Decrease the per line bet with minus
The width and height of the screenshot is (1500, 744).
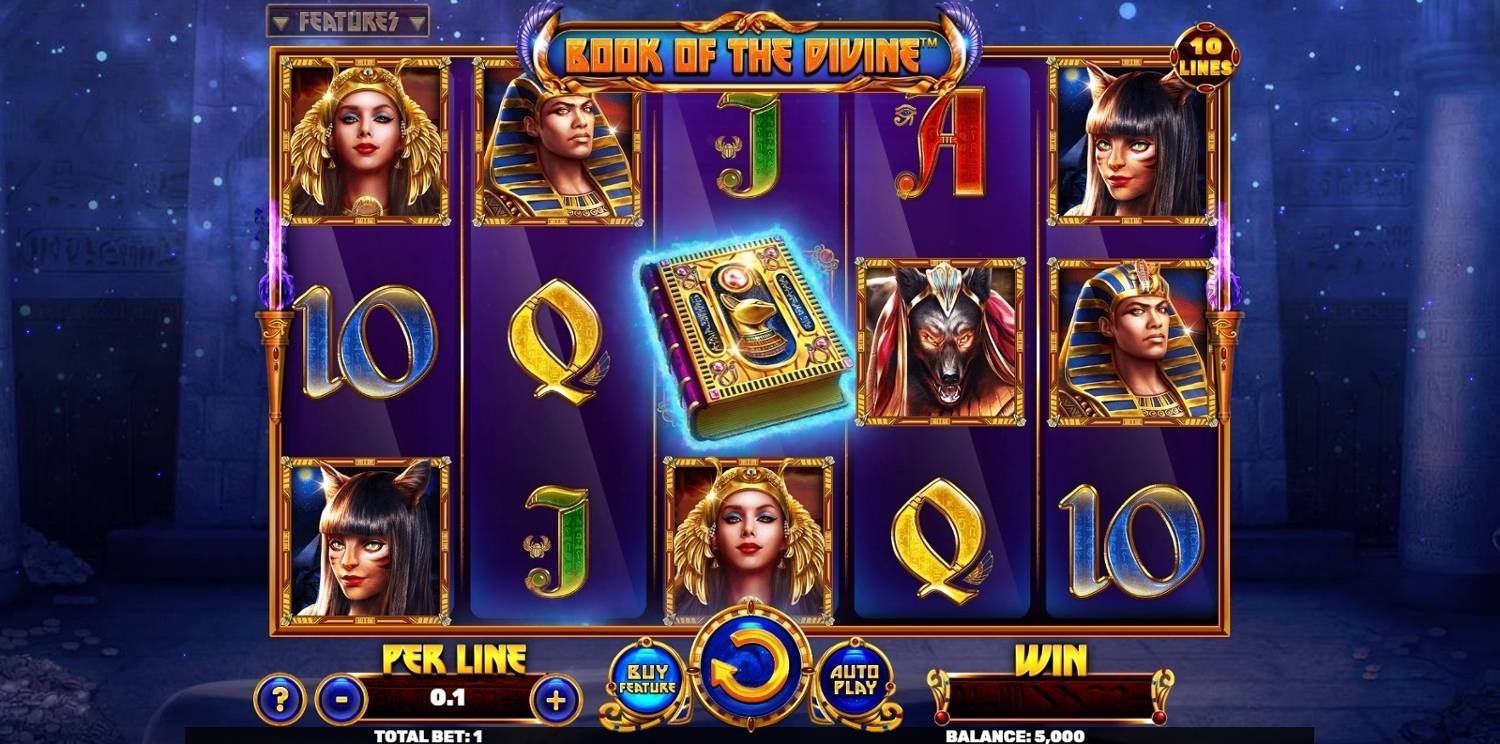[341, 698]
